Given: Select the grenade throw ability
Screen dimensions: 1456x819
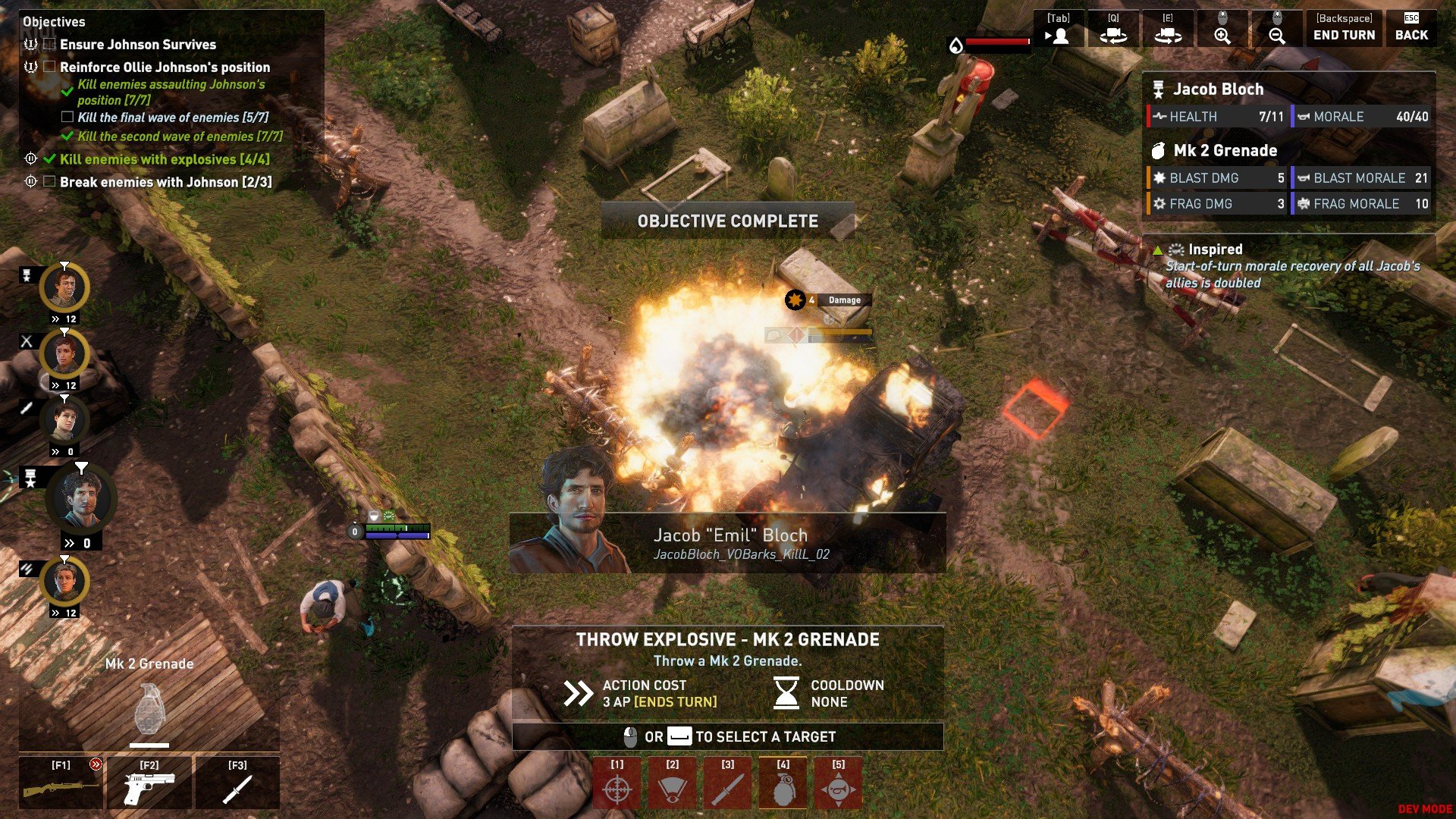Looking at the screenshot, I should pos(783,783).
